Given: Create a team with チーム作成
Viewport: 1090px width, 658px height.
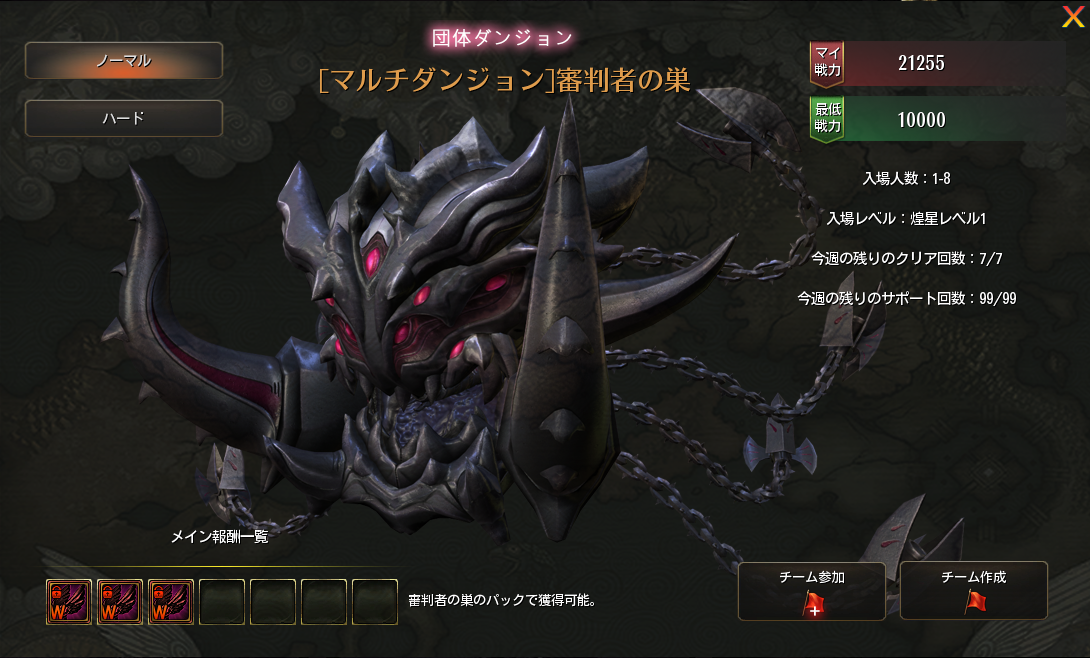Looking at the screenshot, I should pos(973,591).
